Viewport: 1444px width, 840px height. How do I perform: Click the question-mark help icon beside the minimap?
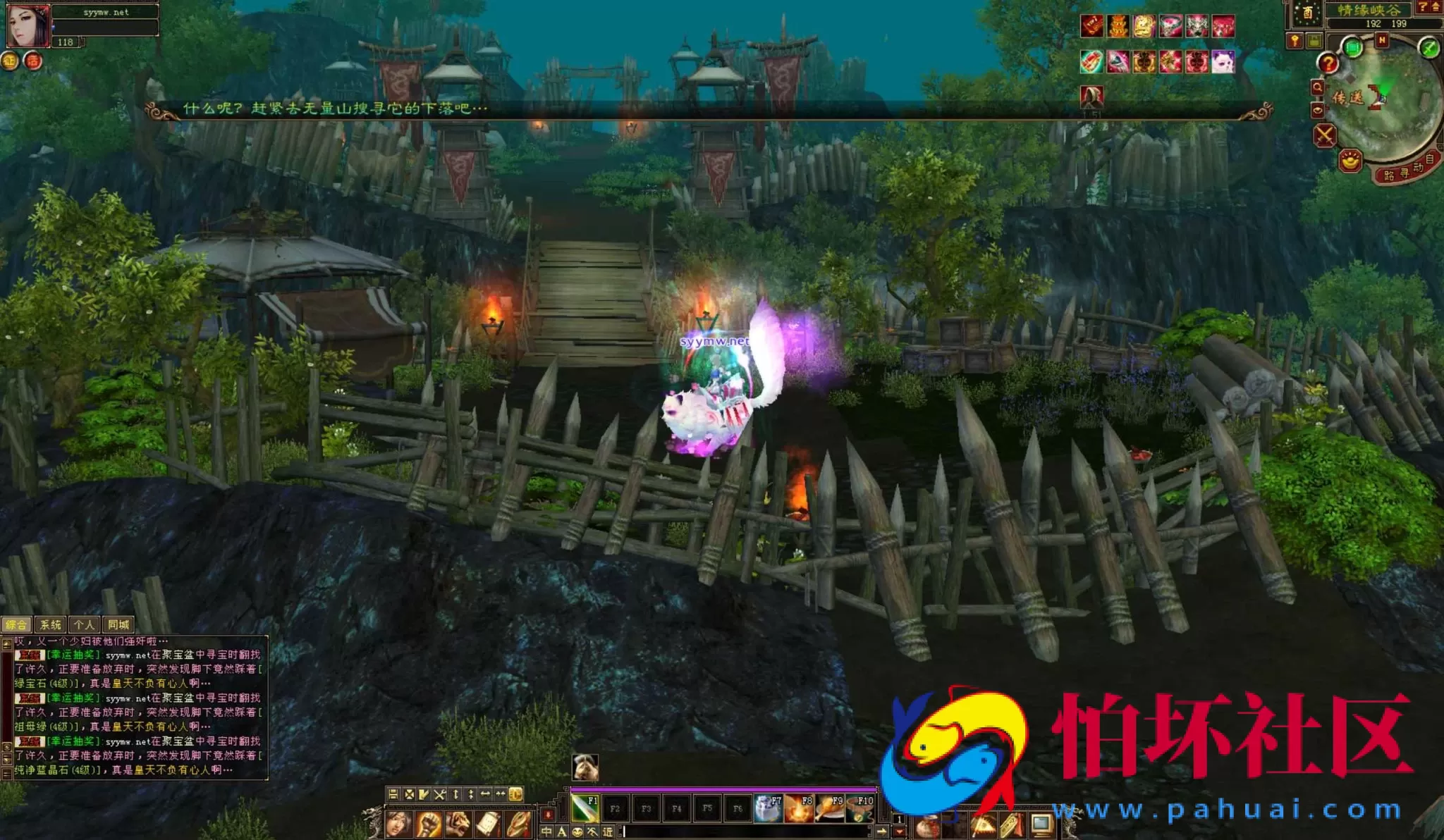[x=1329, y=63]
